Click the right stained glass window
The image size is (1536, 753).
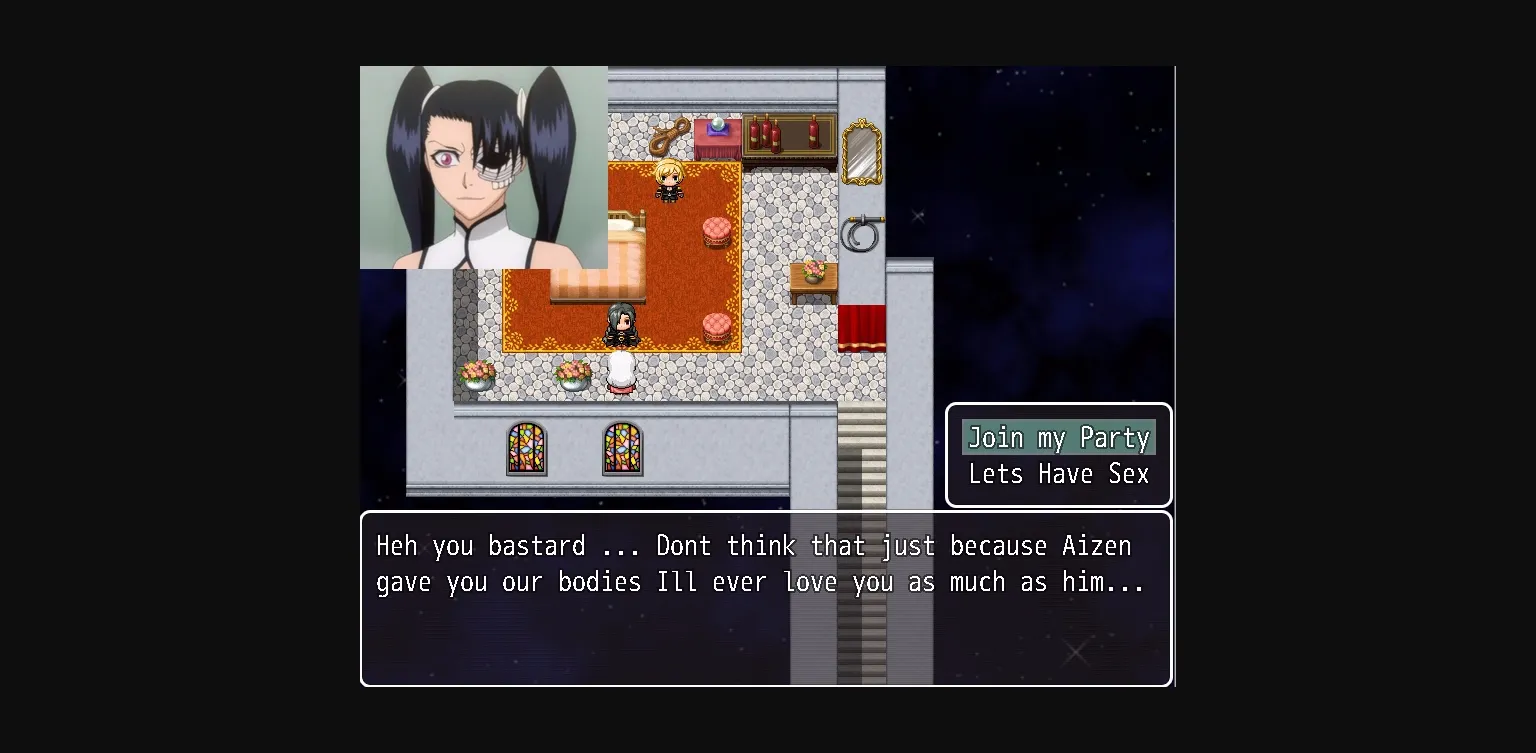[x=622, y=450]
